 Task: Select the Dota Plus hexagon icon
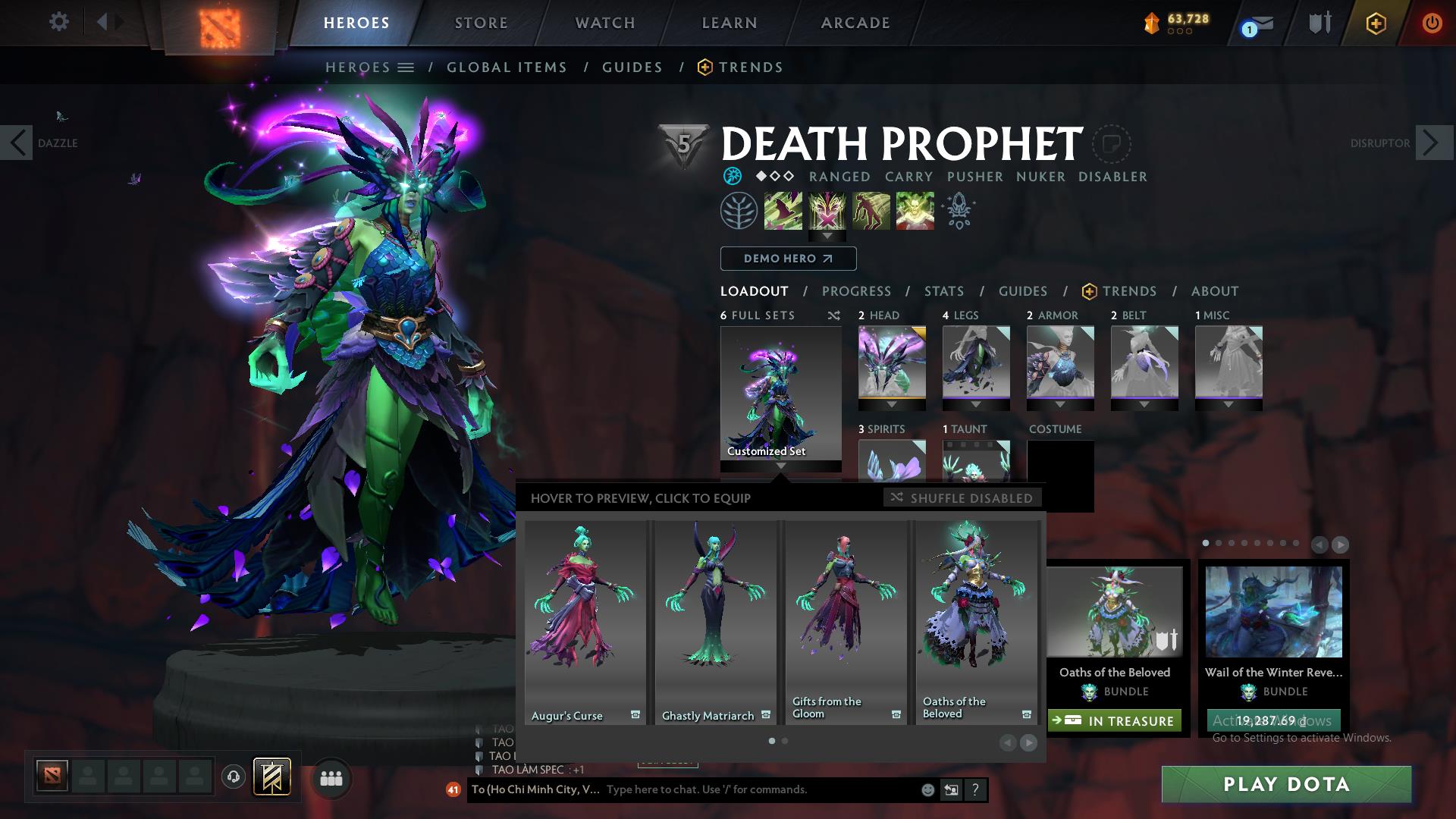coord(1376,24)
